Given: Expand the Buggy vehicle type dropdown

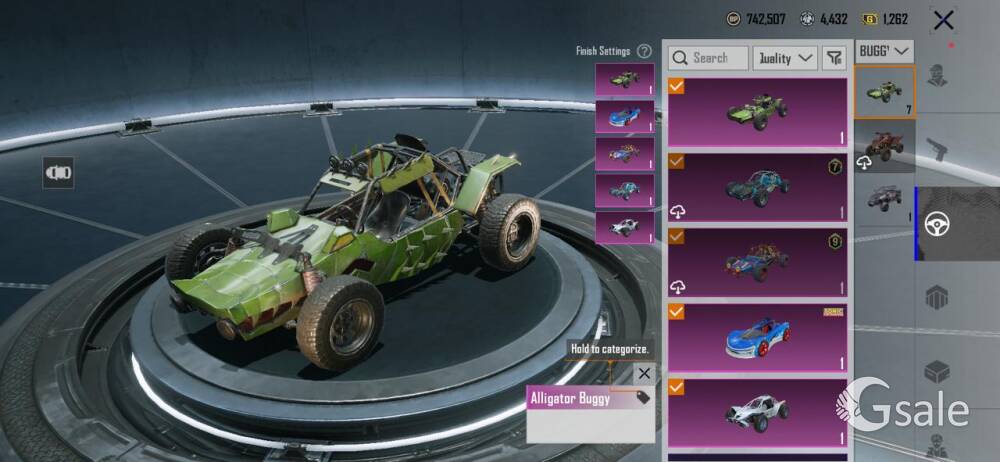Looking at the screenshot, I should pos(885,50).
